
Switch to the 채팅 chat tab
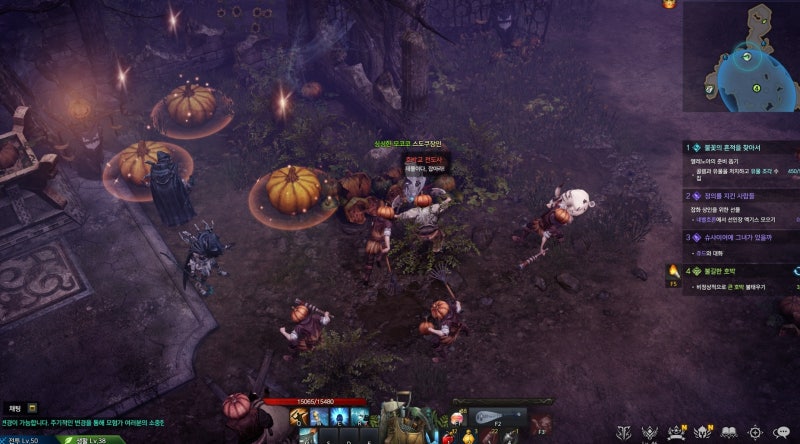click(x=15, y=408)
